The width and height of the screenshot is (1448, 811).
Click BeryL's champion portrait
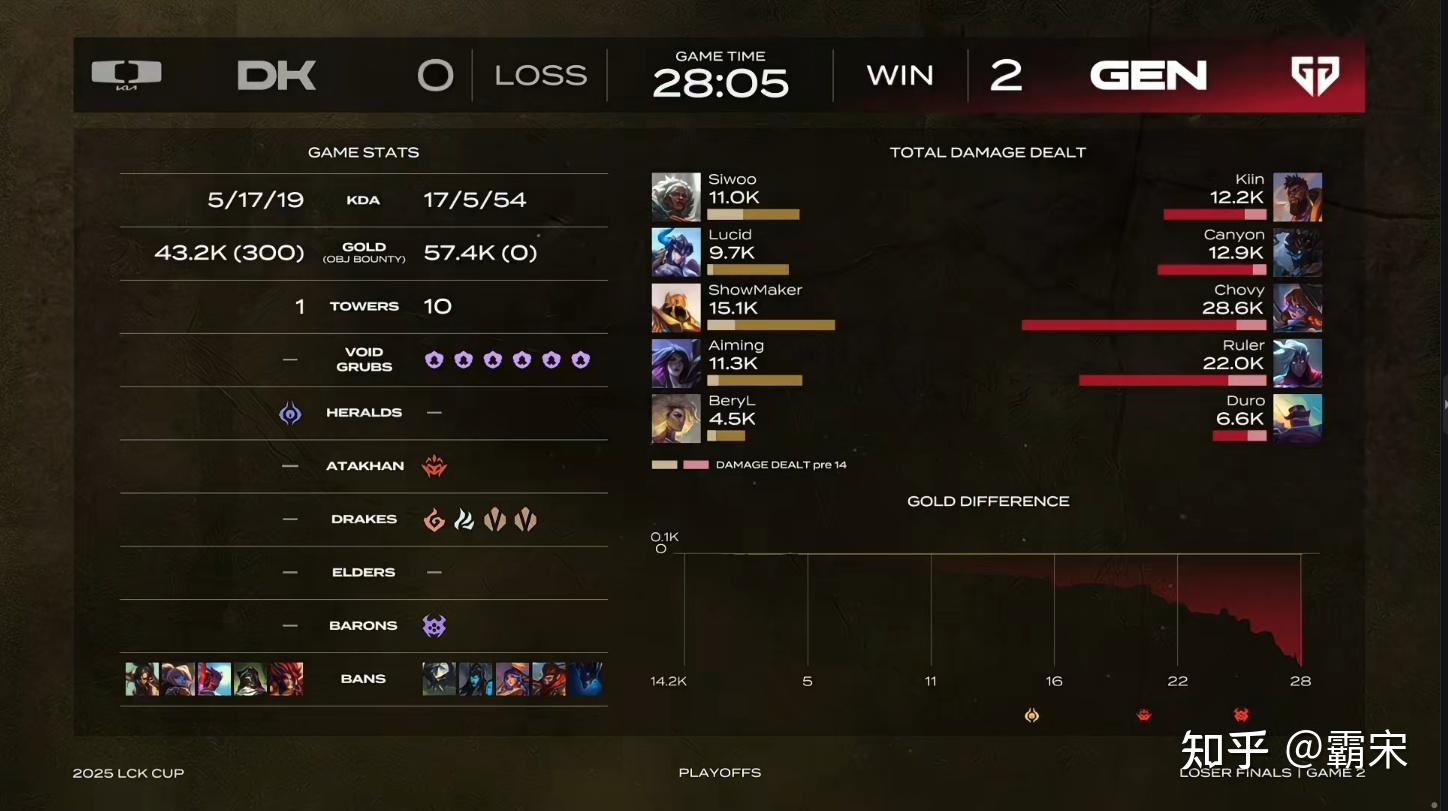tap(675, 418)
